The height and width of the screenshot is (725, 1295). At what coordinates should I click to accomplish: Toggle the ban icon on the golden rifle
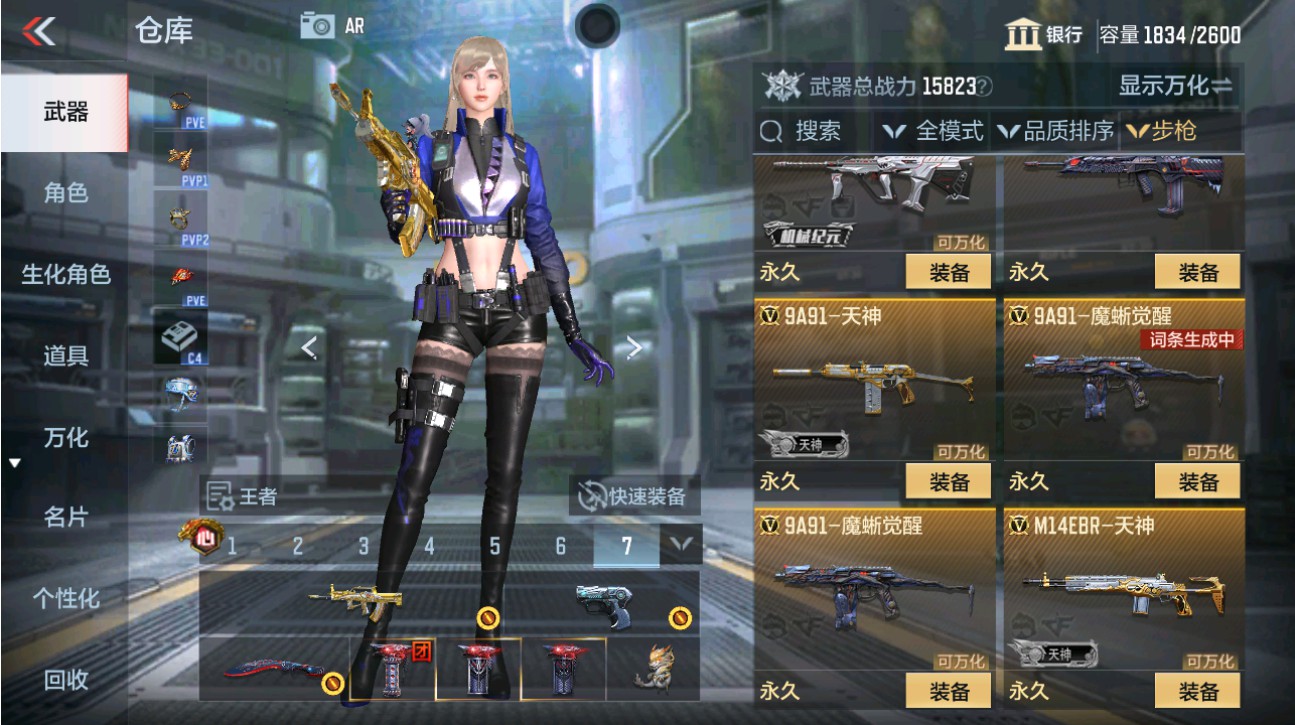488,618
